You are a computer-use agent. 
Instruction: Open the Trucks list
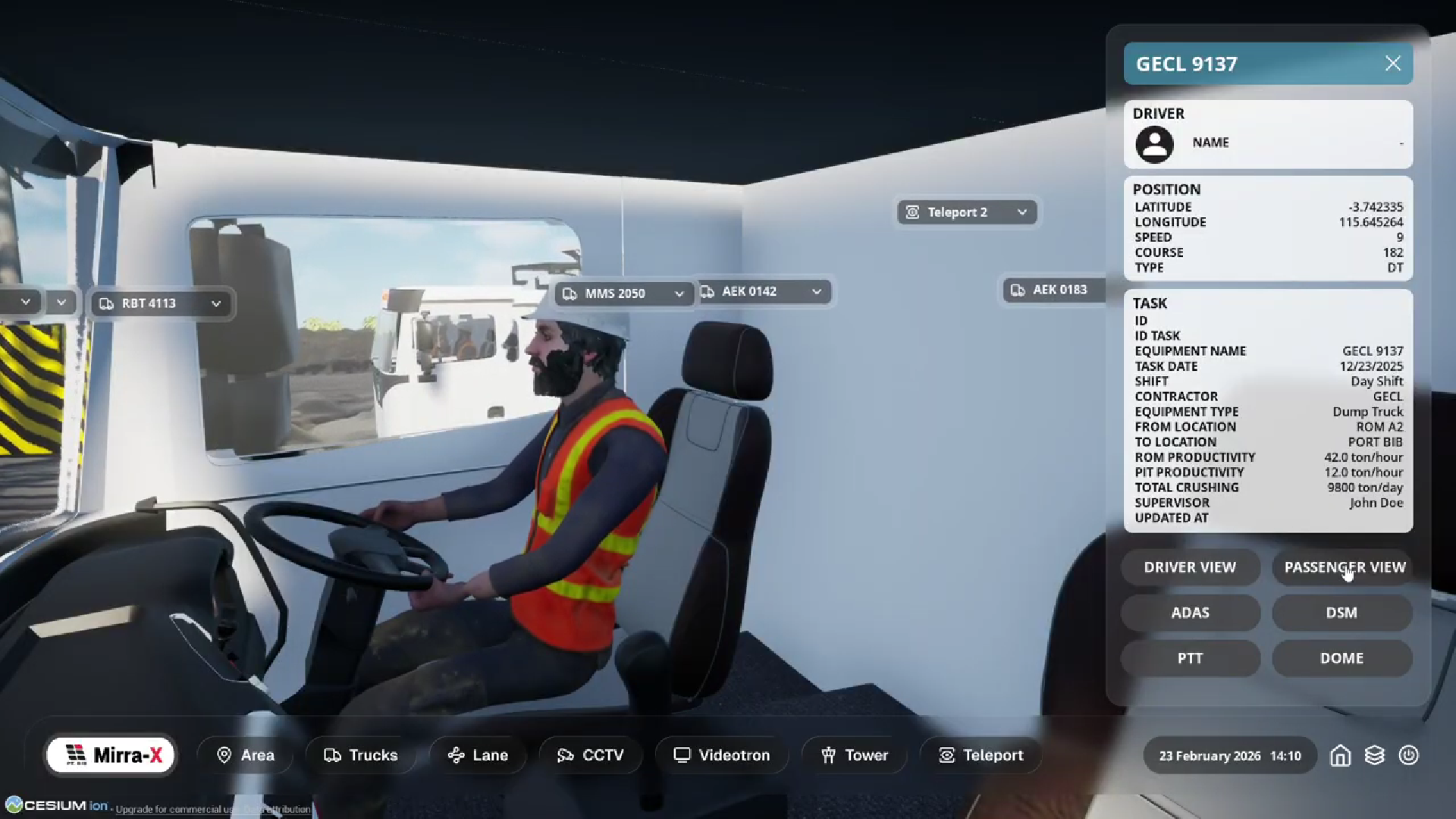click(x=360, y=755)
